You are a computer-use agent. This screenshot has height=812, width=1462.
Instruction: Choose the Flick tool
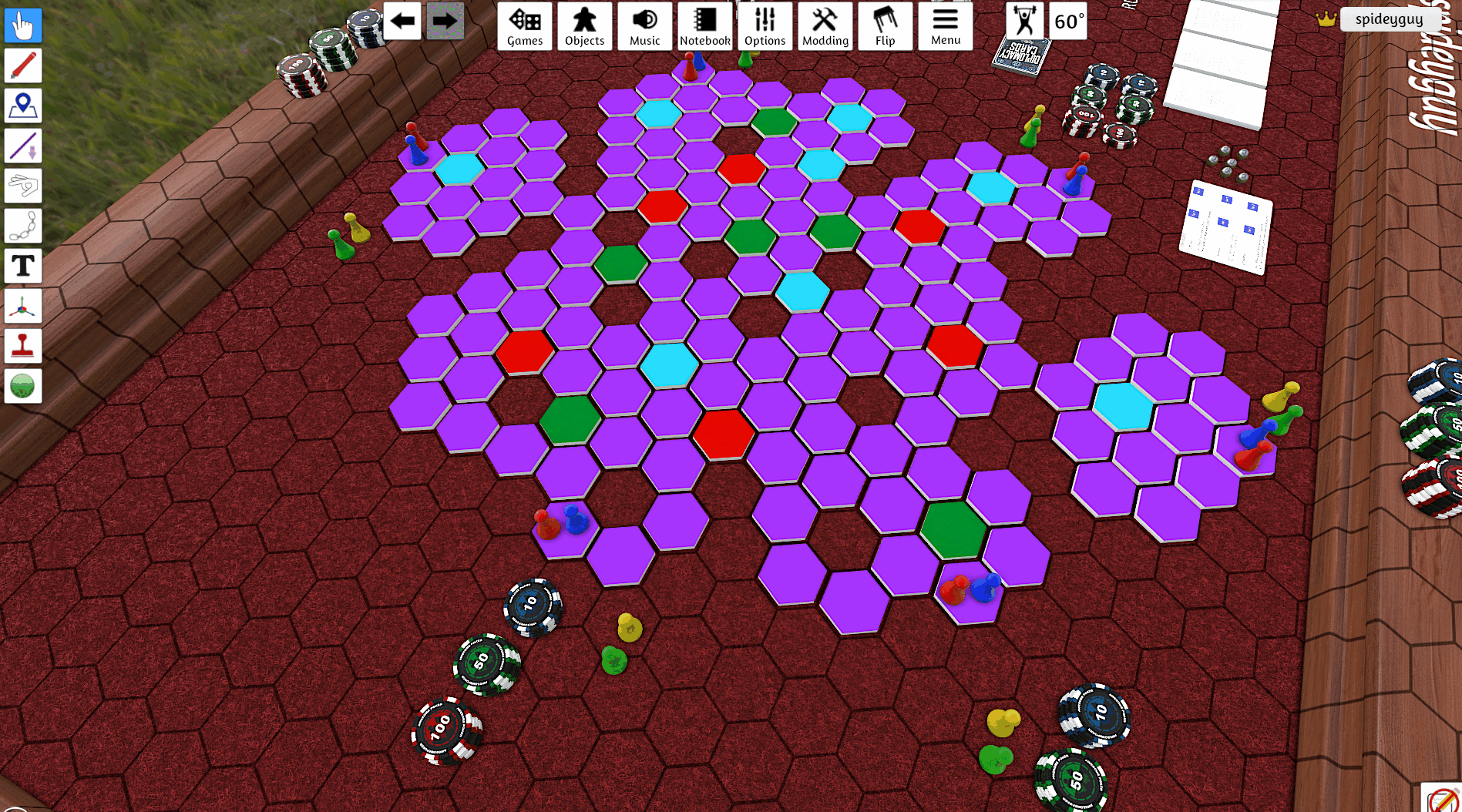(22, 186)
